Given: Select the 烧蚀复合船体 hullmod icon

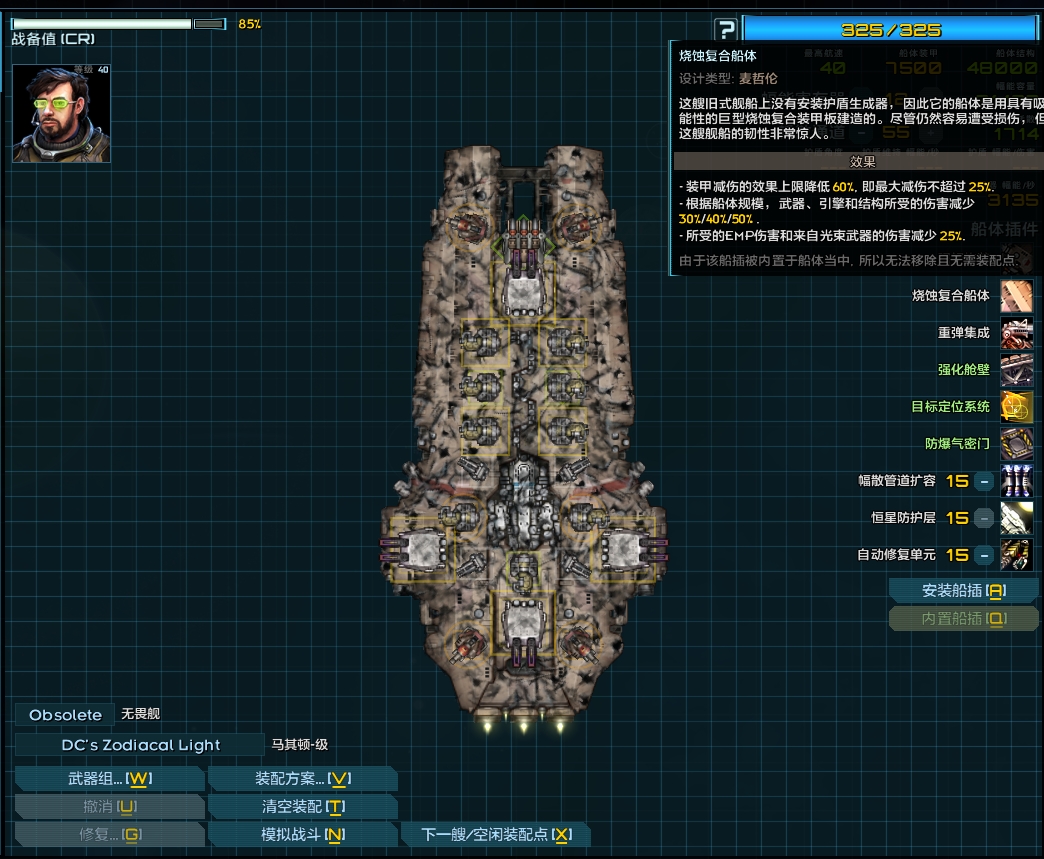Looking at the screenshot, I should point(1016,296).
